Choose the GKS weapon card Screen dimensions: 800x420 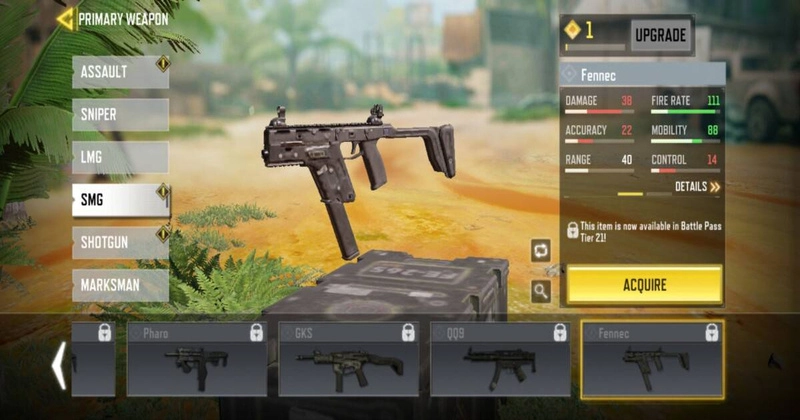348,359
